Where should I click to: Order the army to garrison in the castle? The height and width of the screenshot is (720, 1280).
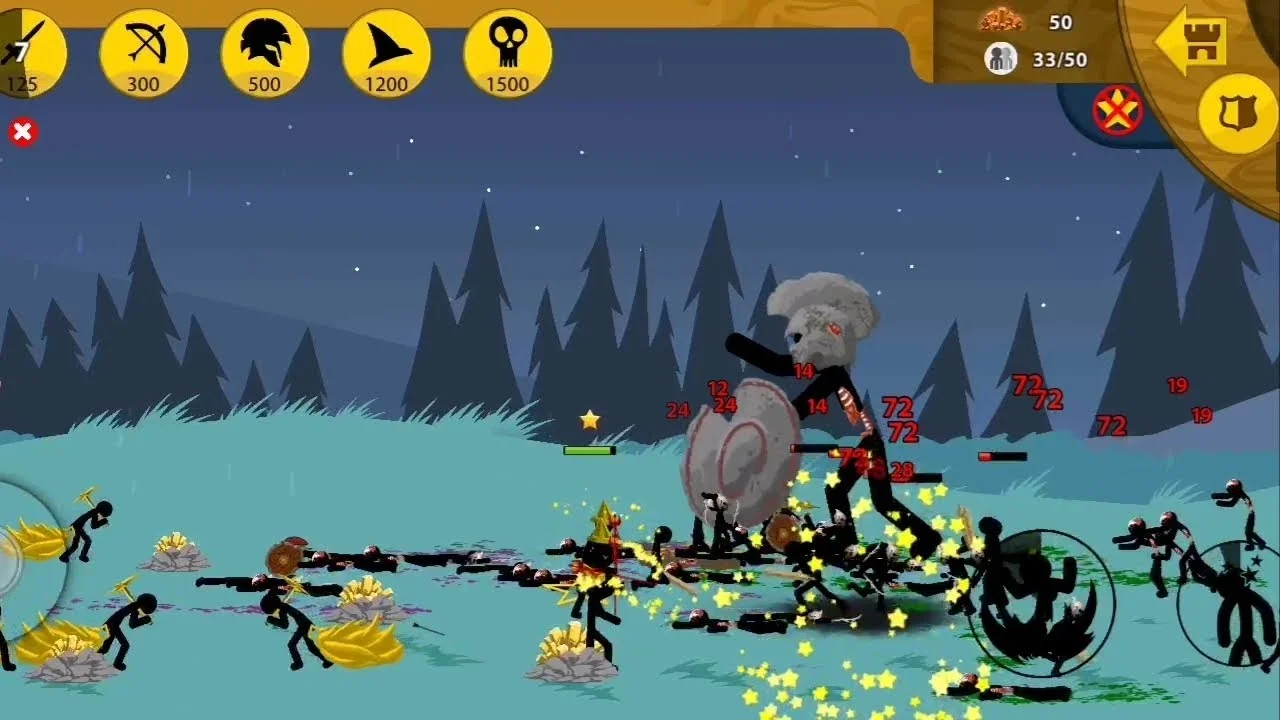(1191, 40)
